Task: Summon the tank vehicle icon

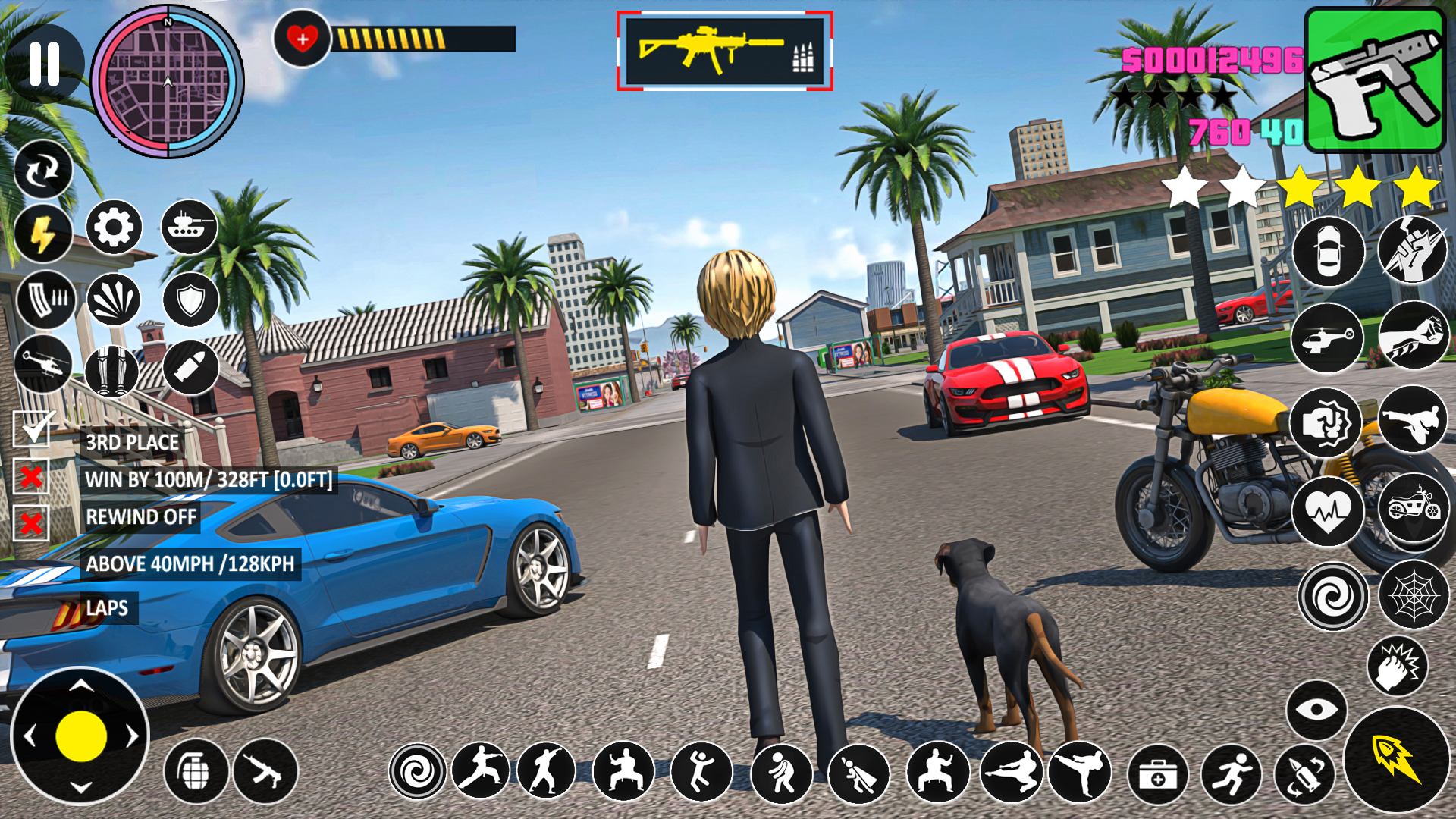Action: [x=190, y=227]
